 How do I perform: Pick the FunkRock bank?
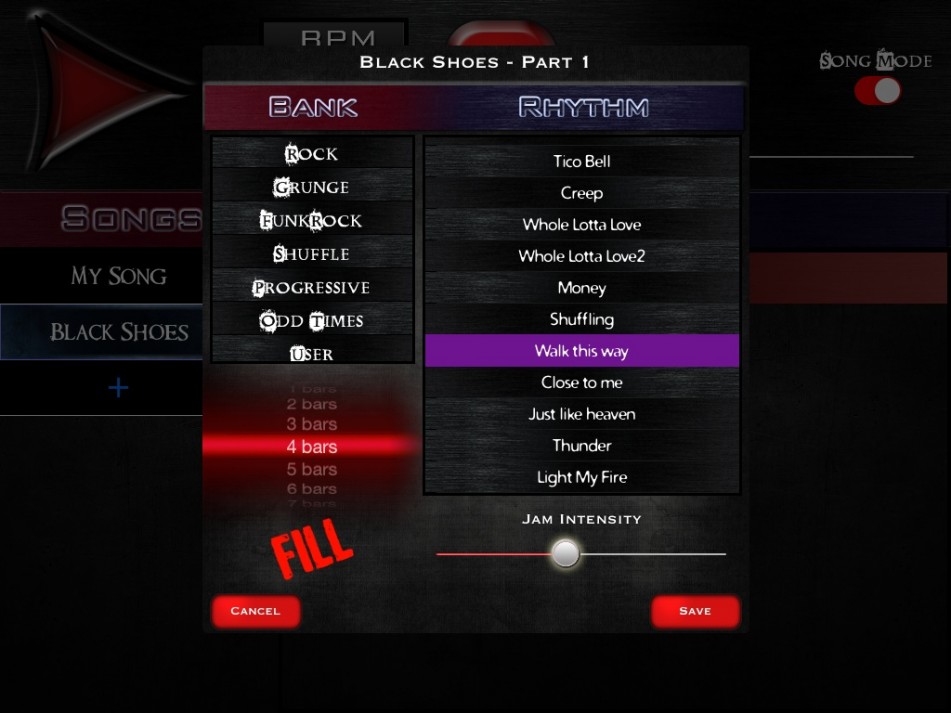(x=312, y=220)
